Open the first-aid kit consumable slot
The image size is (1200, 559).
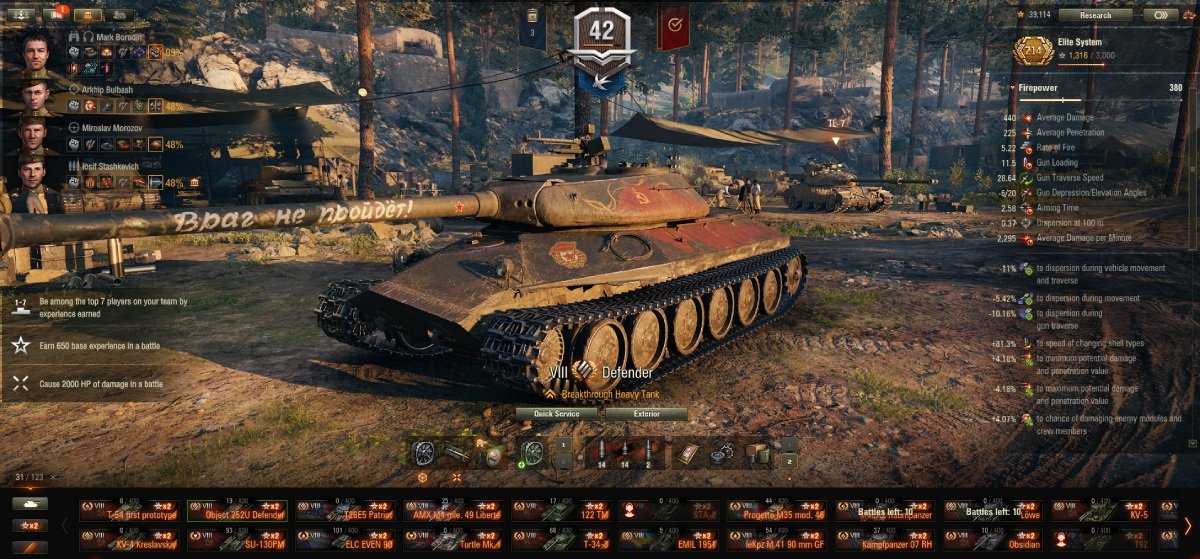pyautogui.click(x=690, y=454)
